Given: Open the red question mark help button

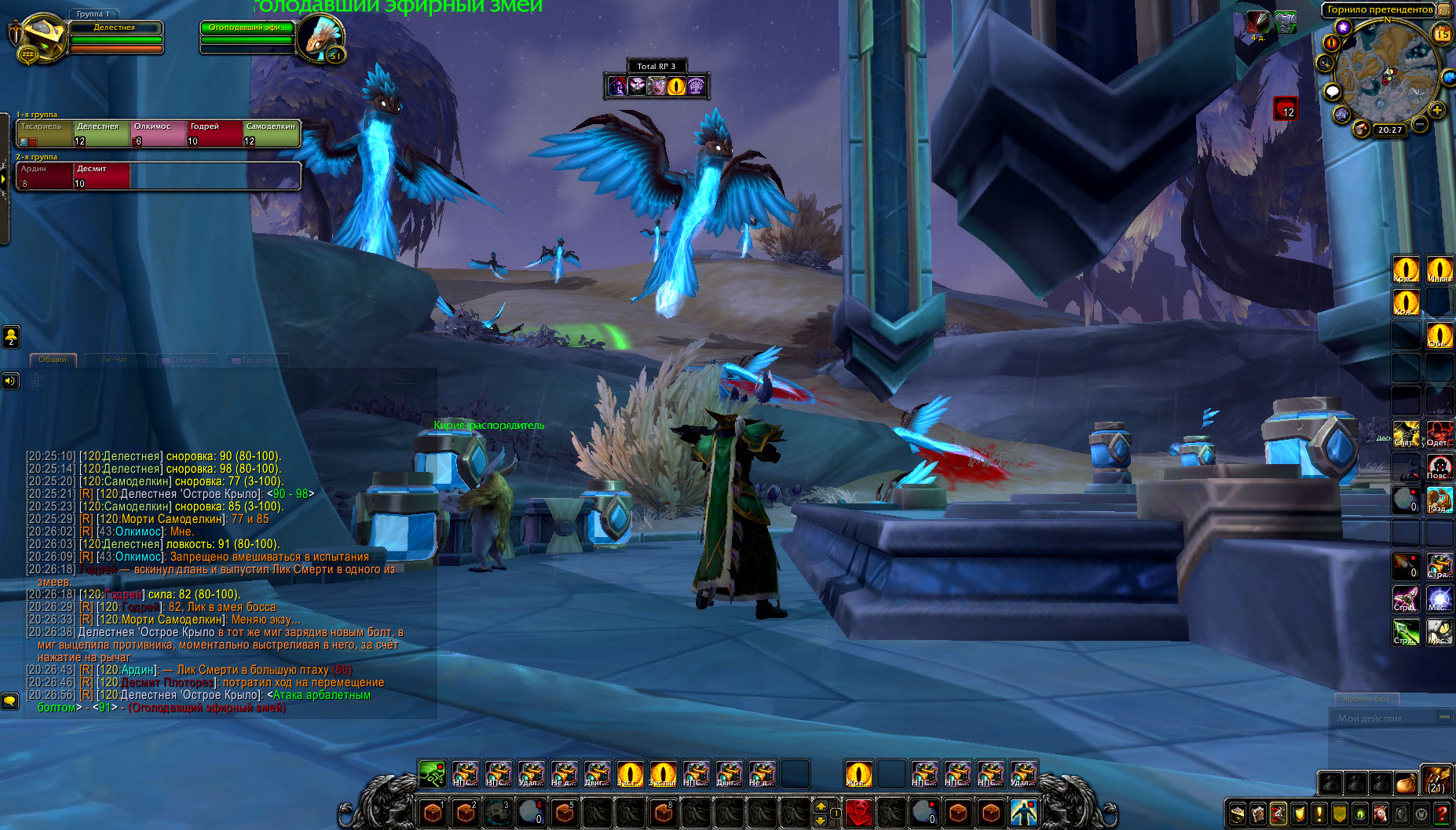Looking at the screenshot, I should click(1442, 814).
